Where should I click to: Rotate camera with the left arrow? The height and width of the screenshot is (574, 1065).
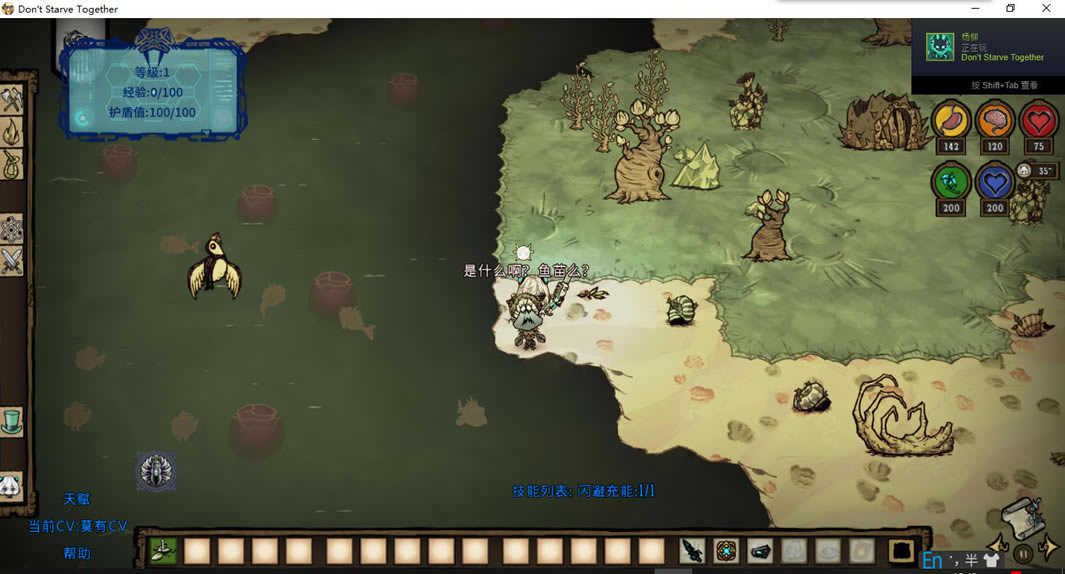click(997, 545)
